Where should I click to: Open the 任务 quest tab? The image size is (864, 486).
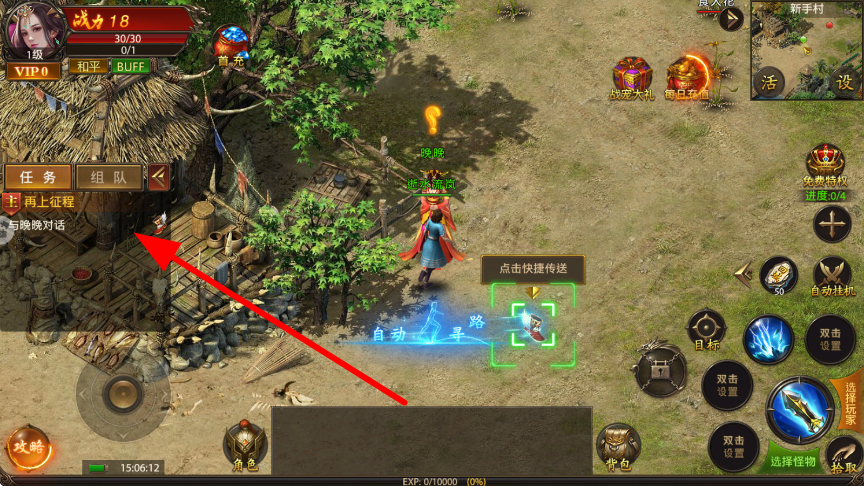point(37,177)
